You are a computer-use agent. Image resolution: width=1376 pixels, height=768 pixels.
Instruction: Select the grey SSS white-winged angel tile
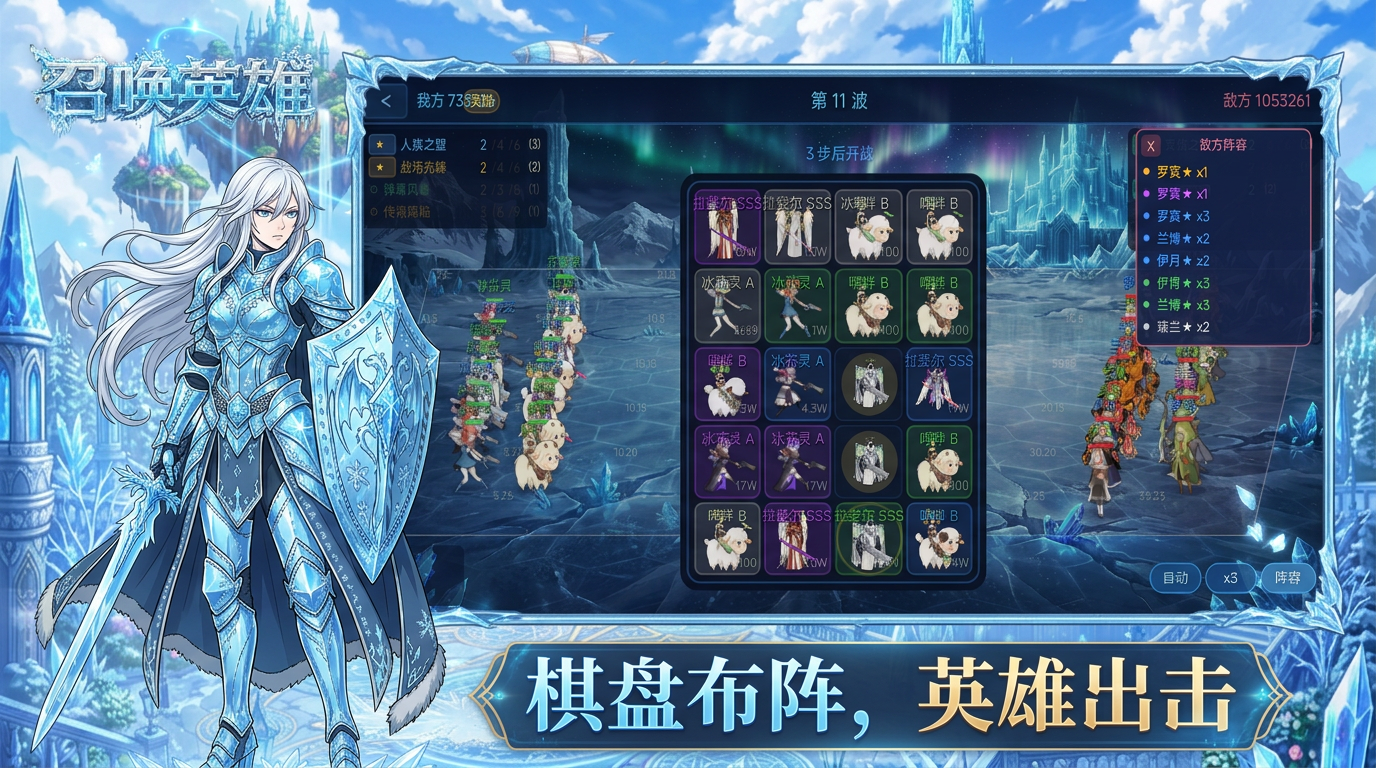click(798, 227)
